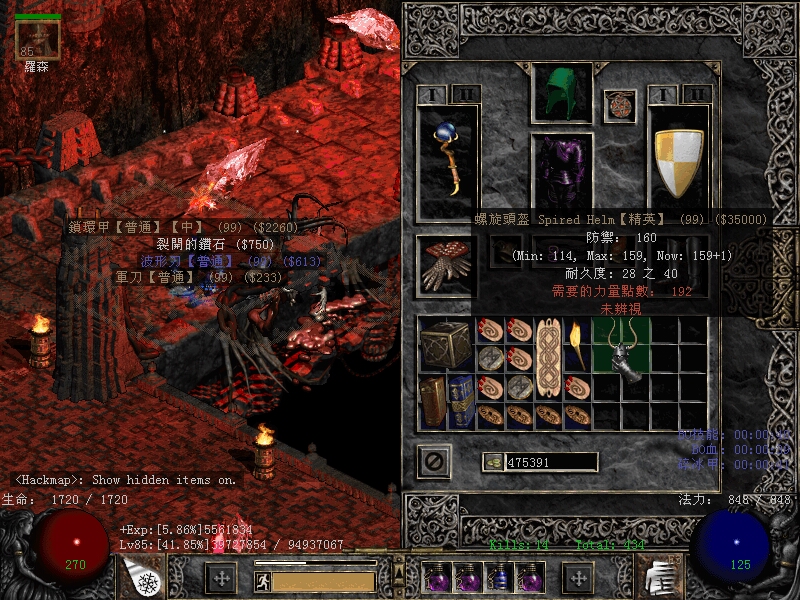Select the equipped purple body armor

click(x=562, y=172)
